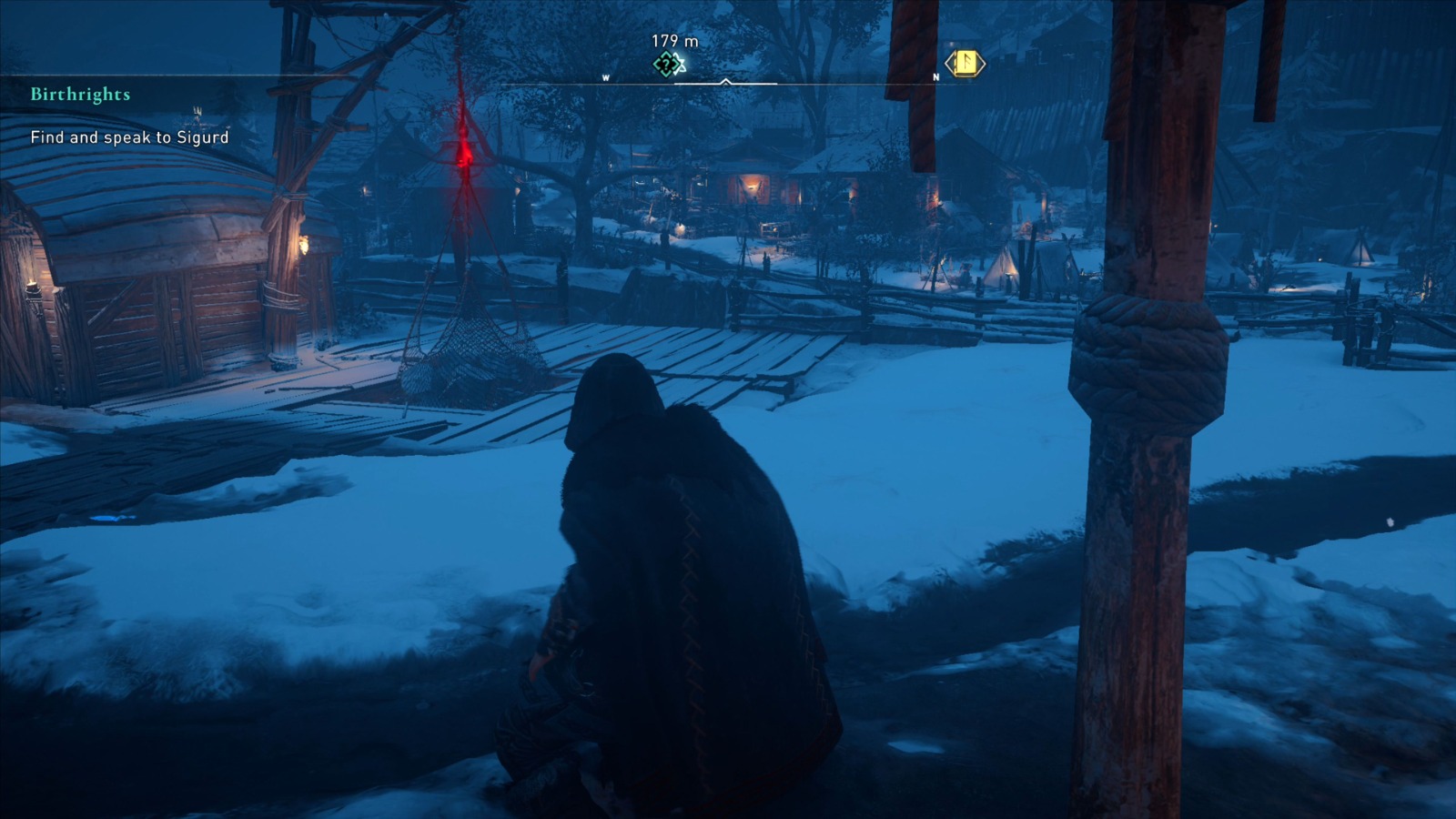The image size is (1456, 819).
Task: Toggle the objective text Find and speak to Sigurd
Action: [x=130, y=139]
